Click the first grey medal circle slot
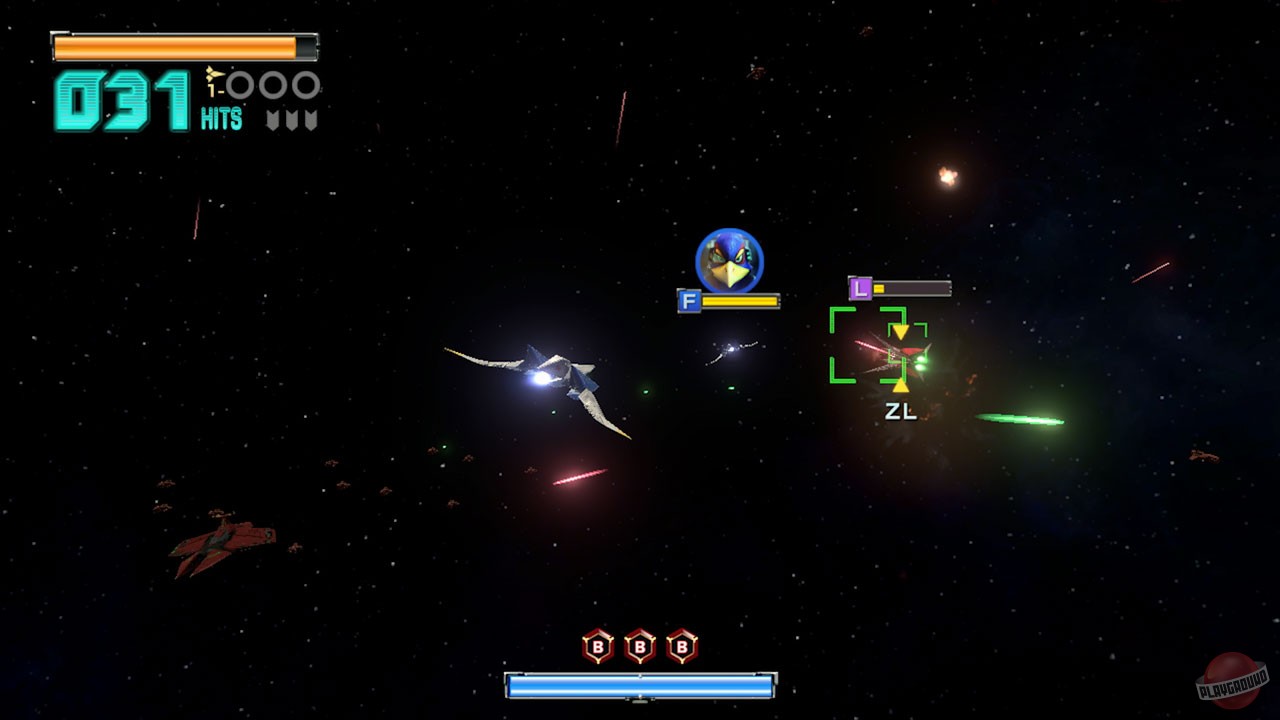Image resolution: width=1280 pixels, height=720 pixels. tap(240, 84)
